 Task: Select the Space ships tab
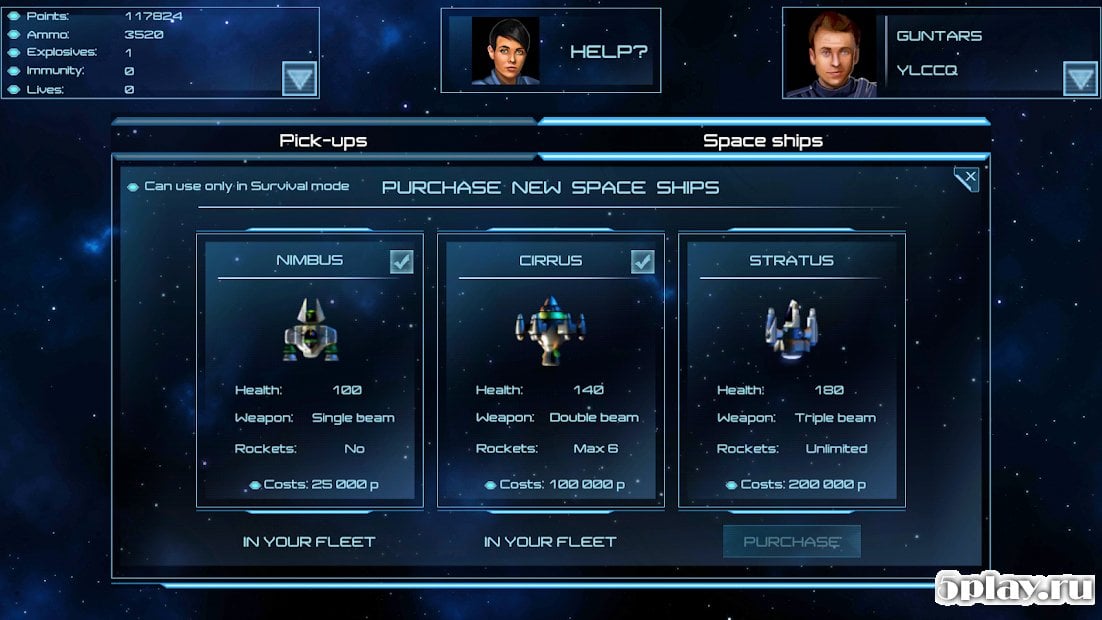click(x=763, y=140)
